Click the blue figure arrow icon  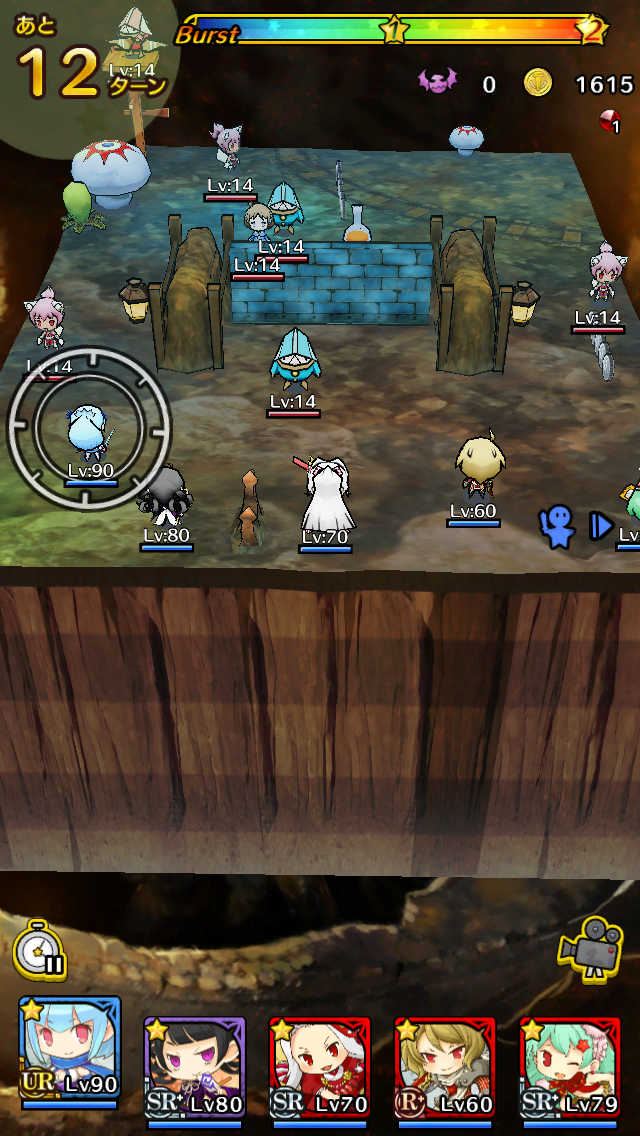(574, 526)
